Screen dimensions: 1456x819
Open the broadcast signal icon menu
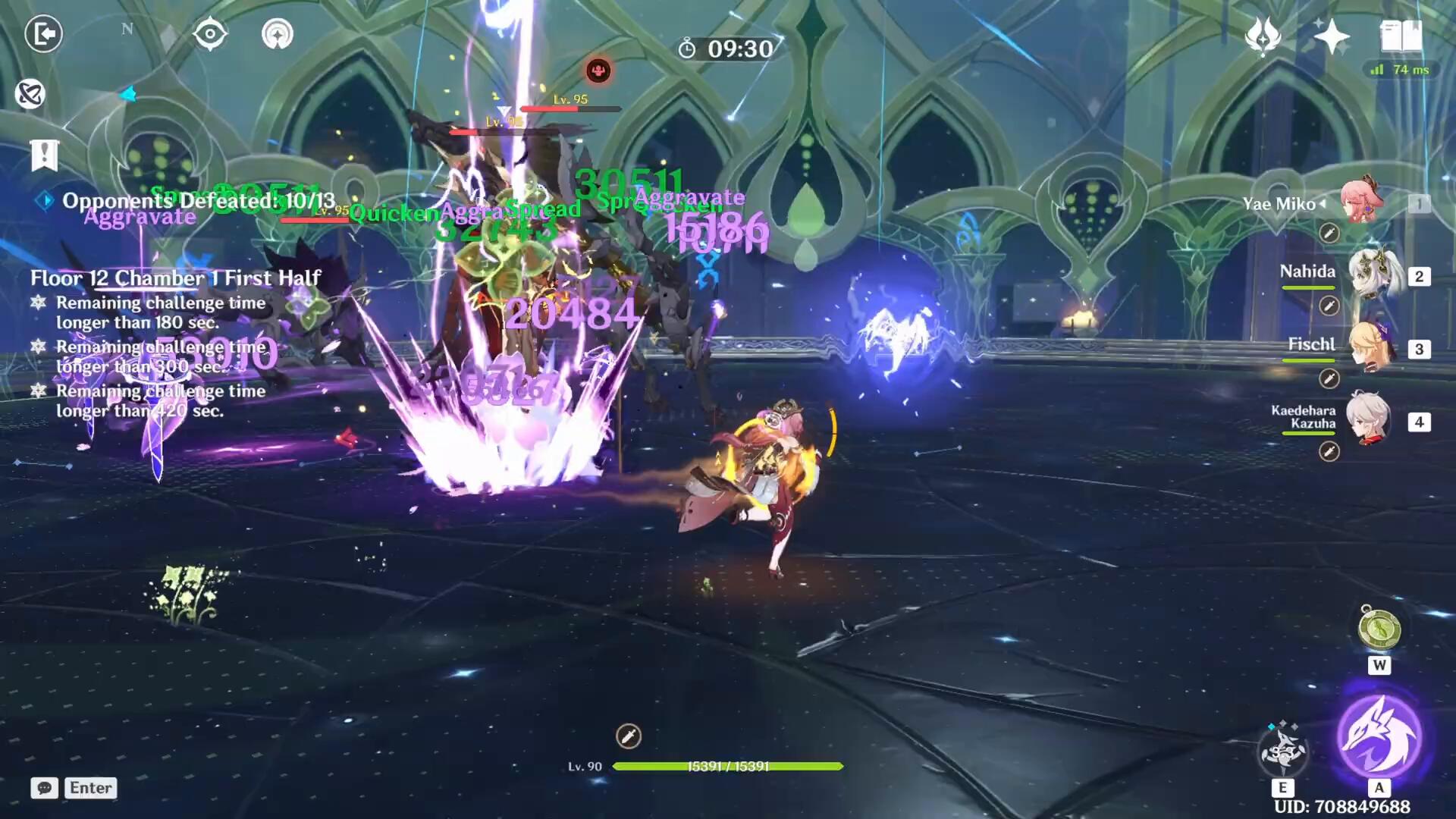277,34
